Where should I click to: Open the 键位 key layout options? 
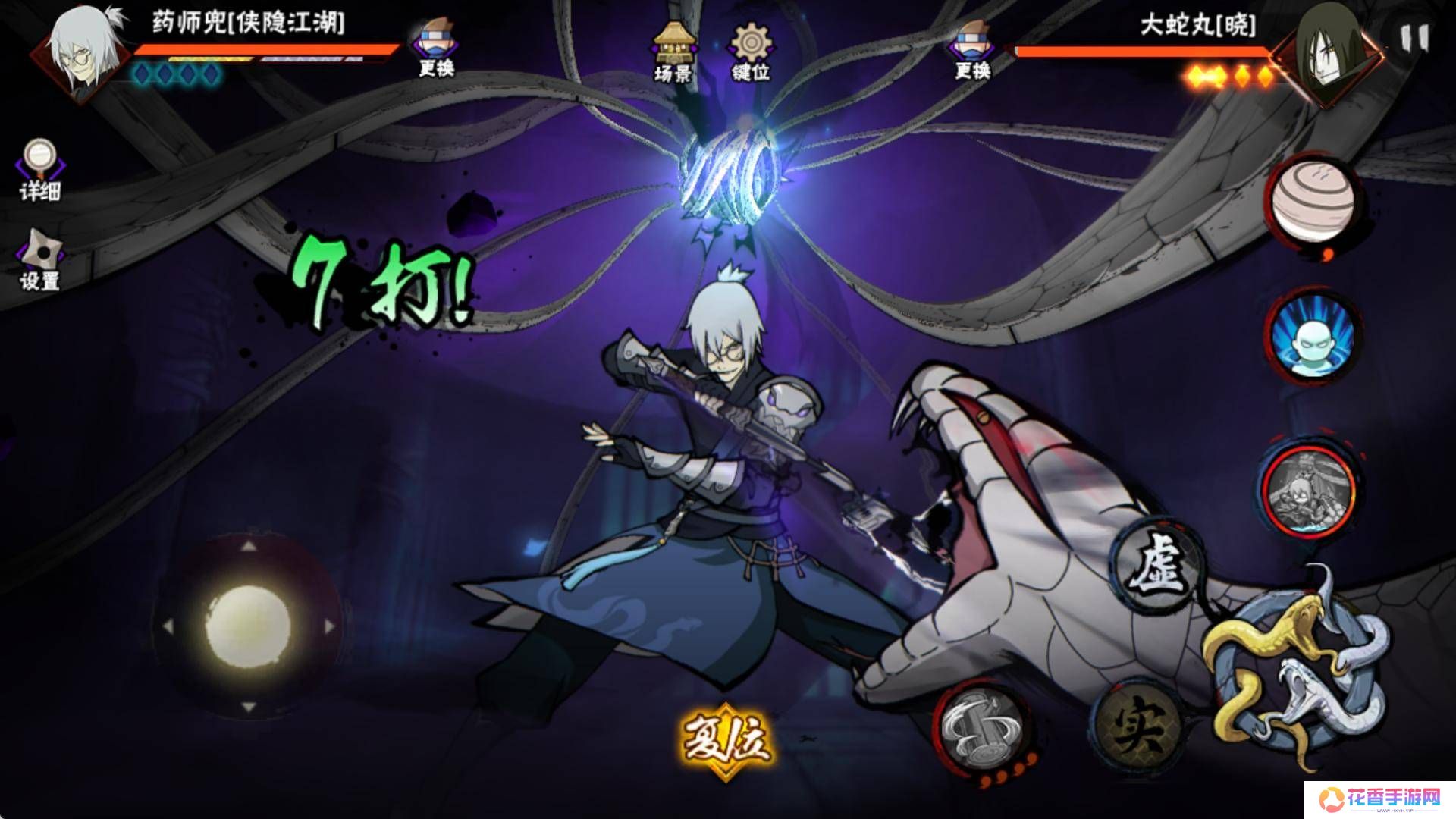coord(750,50)
